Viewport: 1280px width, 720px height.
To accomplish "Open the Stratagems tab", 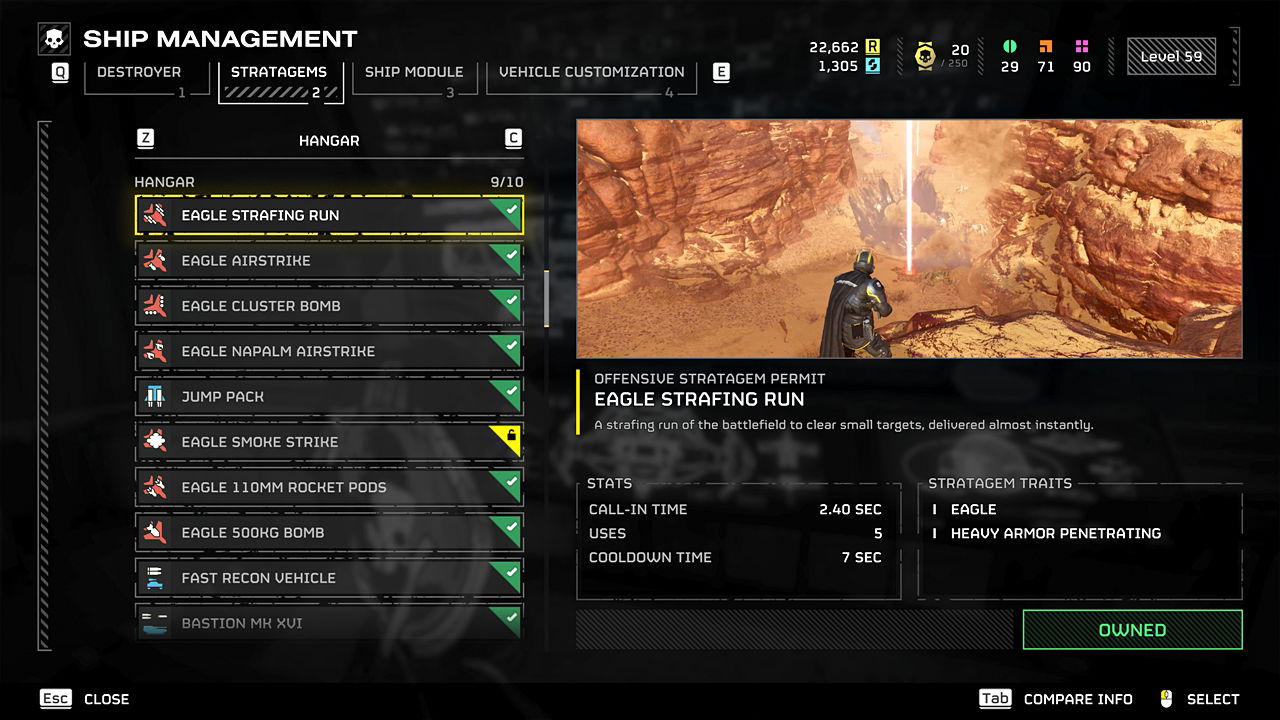I will click(279, 73).
